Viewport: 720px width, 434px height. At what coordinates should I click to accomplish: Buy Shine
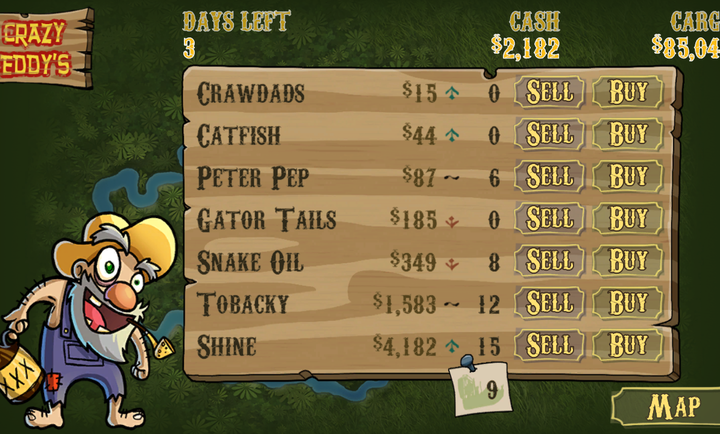pos(628,346)
